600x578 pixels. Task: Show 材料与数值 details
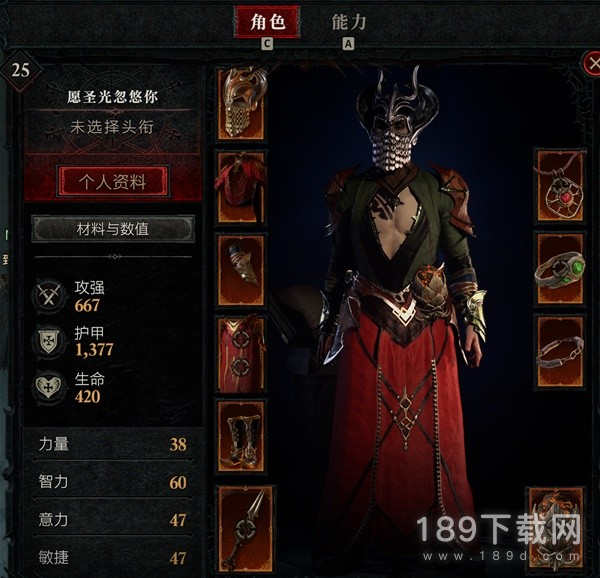[112, 229]
